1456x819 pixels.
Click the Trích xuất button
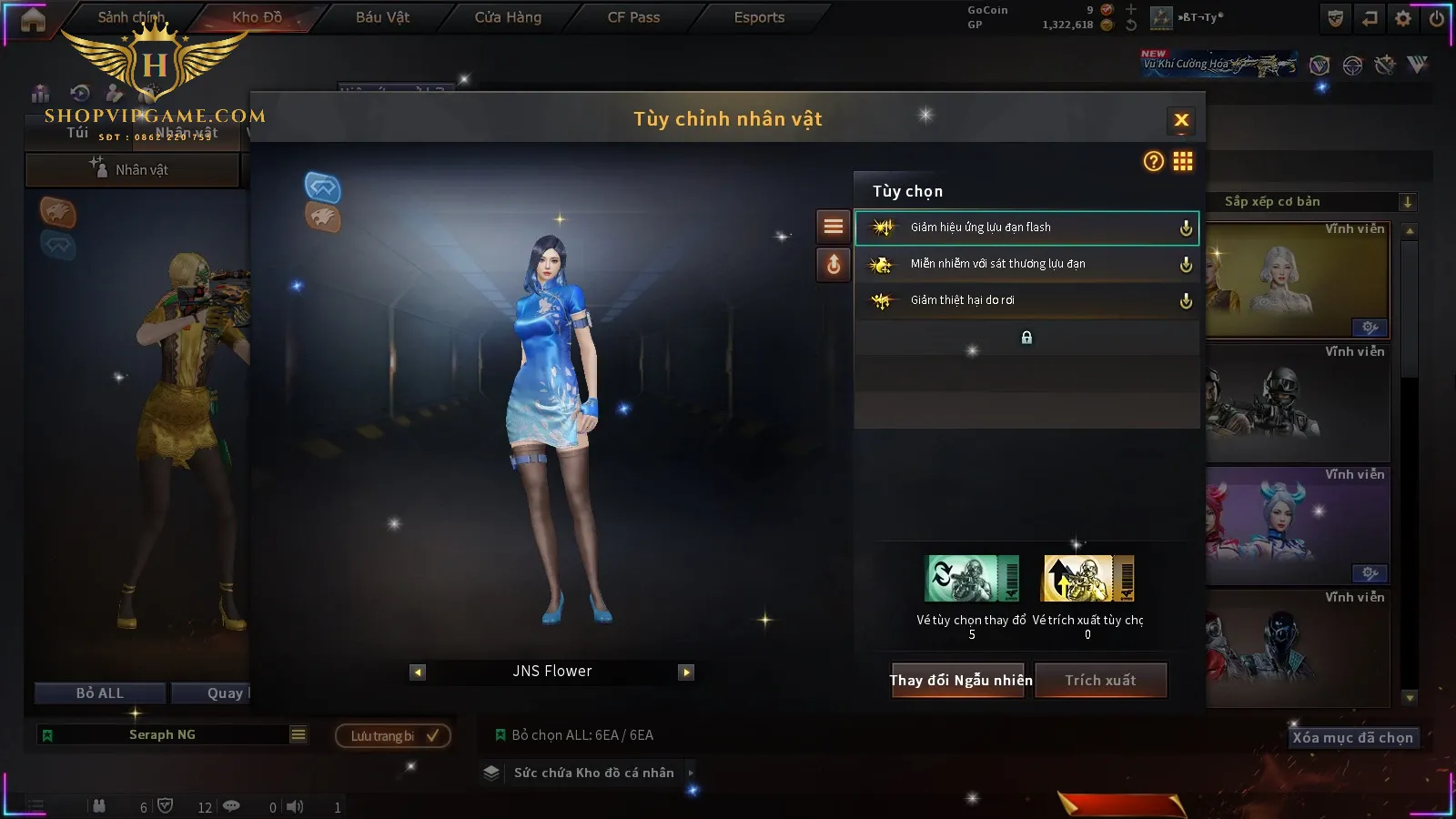[x=1101, y=681]
